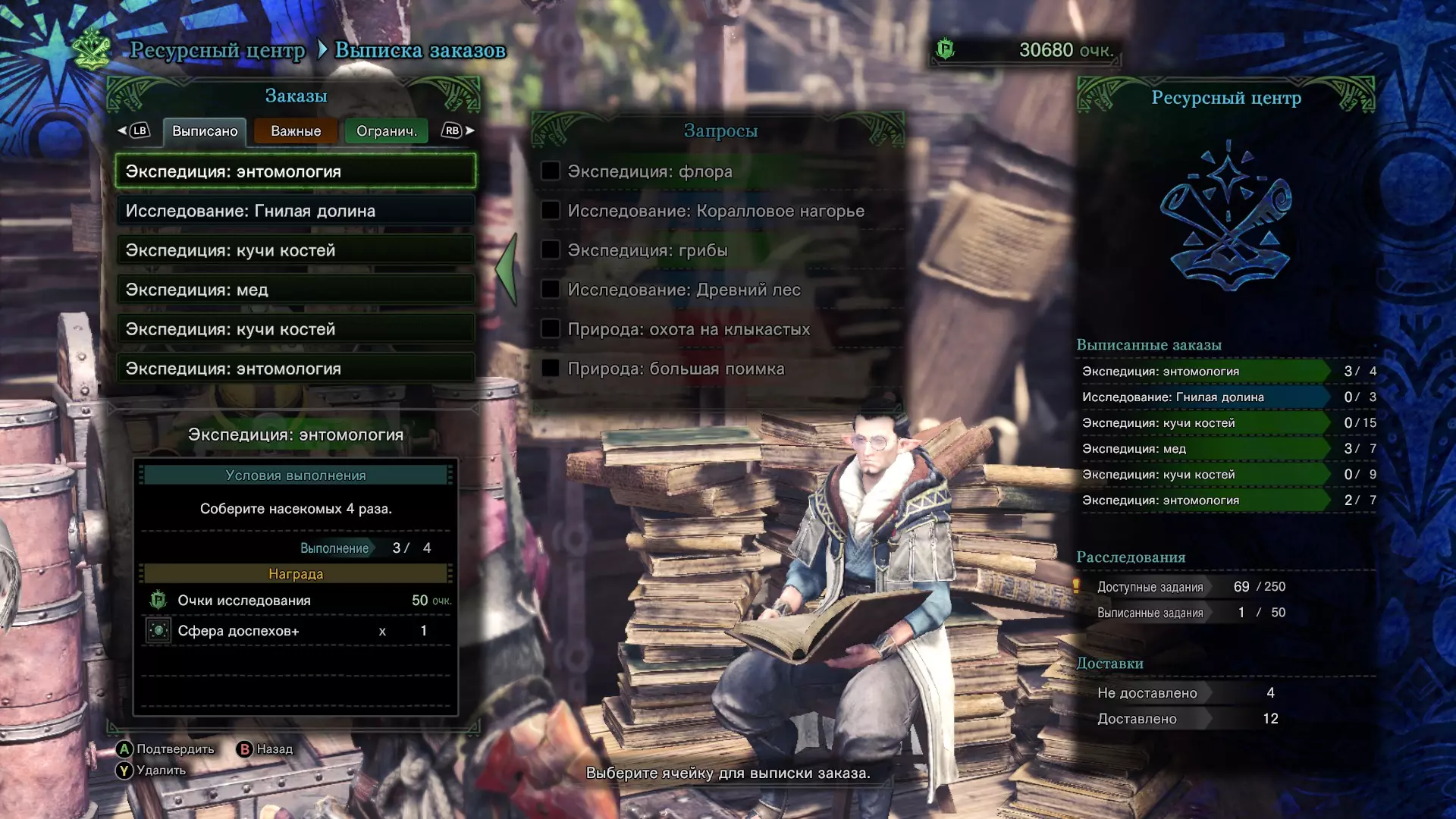Choose Экспедиция: мед in the Заказы list
1456x819 pixels.
tap(296, 290)
